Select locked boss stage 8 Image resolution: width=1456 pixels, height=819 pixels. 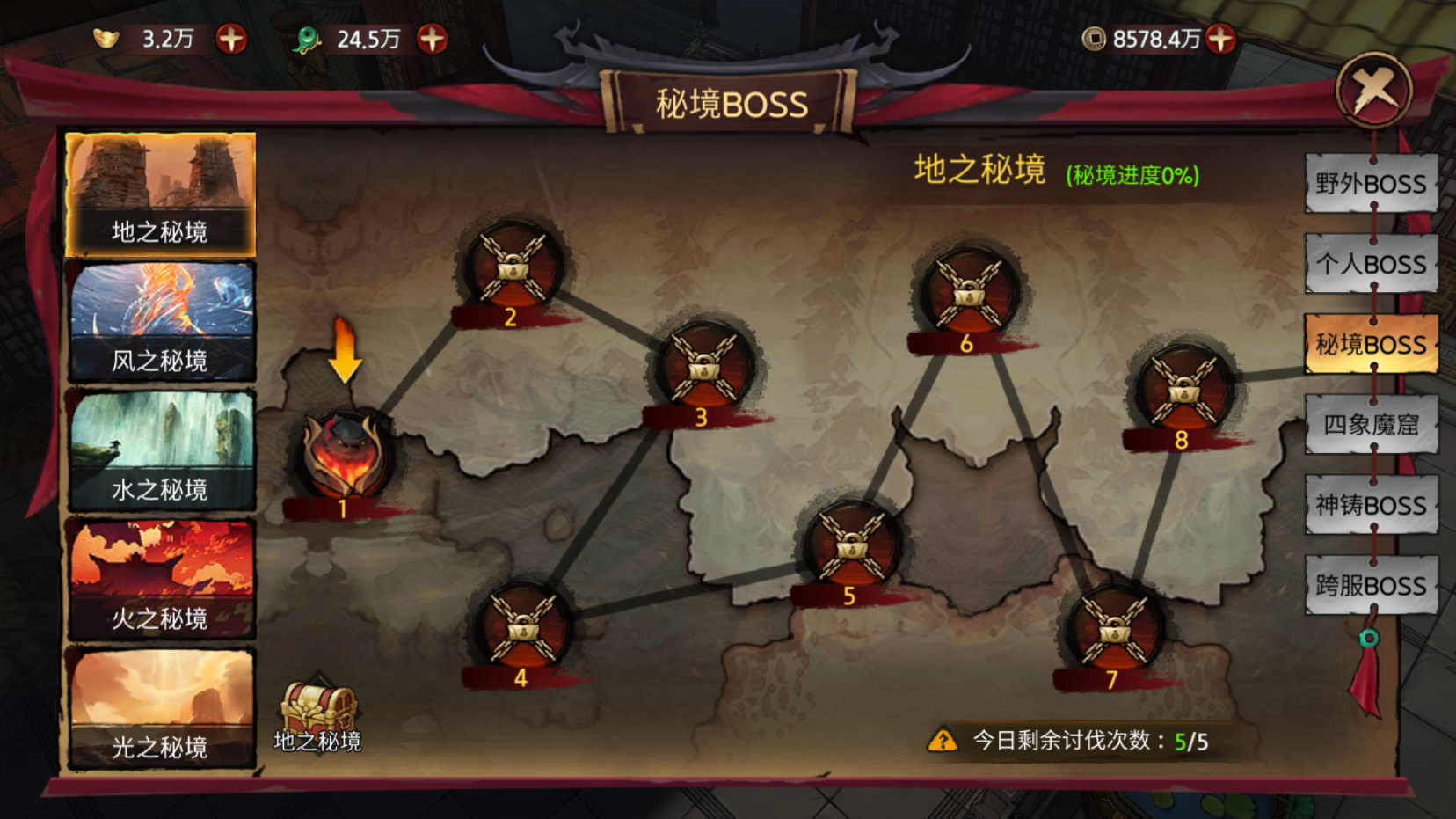1184,391
